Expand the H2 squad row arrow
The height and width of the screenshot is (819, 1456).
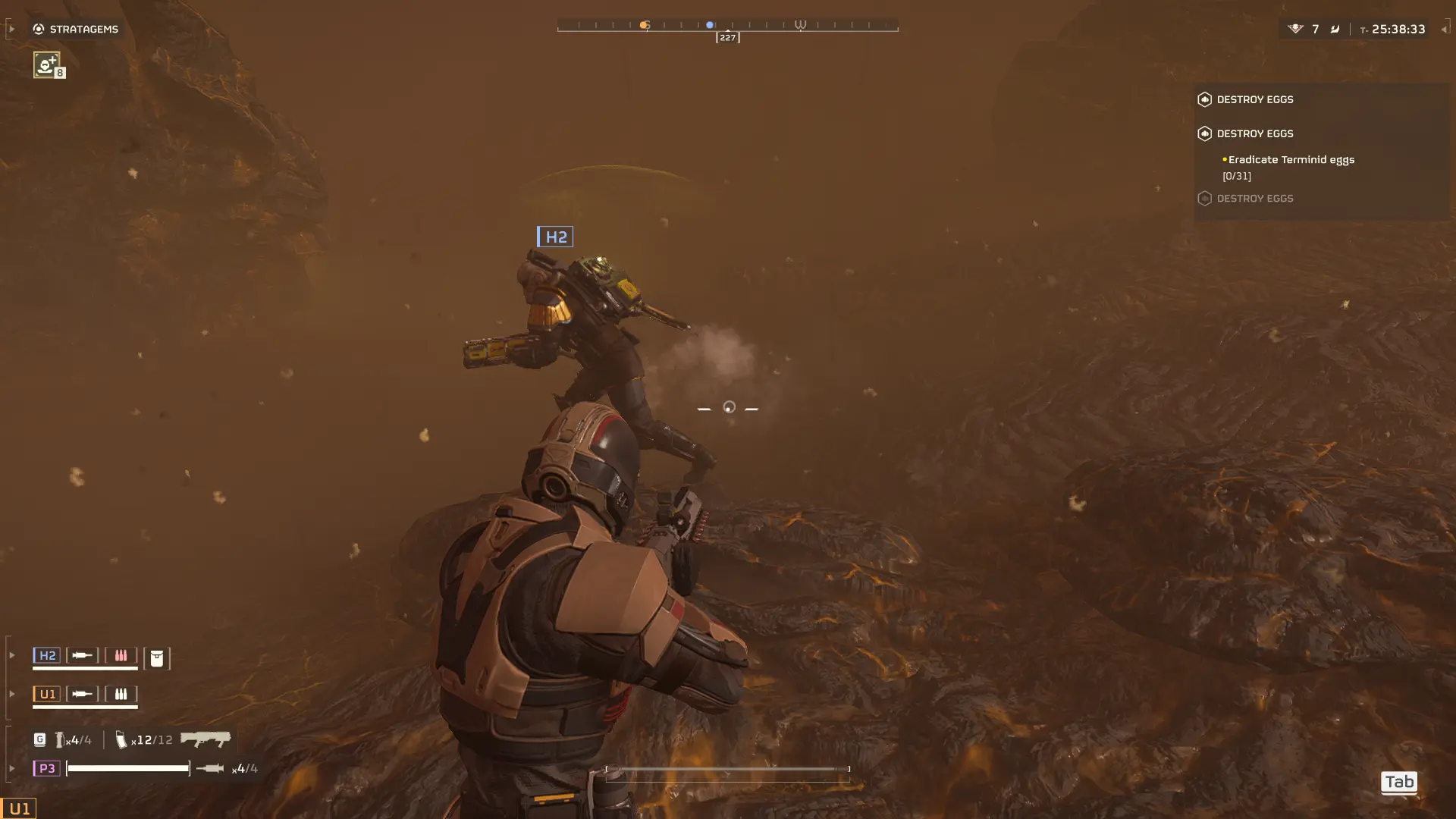tap(12, 655)
